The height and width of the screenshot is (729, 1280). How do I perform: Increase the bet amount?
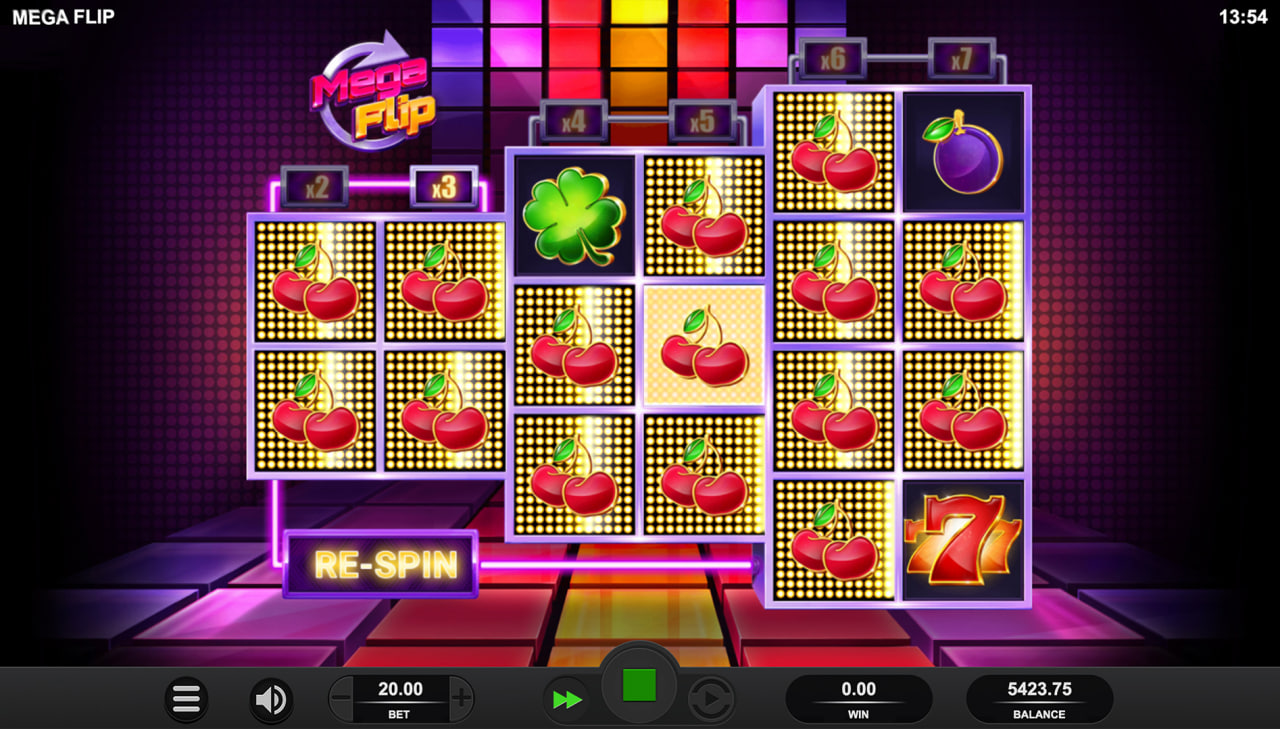click(459, 698)
